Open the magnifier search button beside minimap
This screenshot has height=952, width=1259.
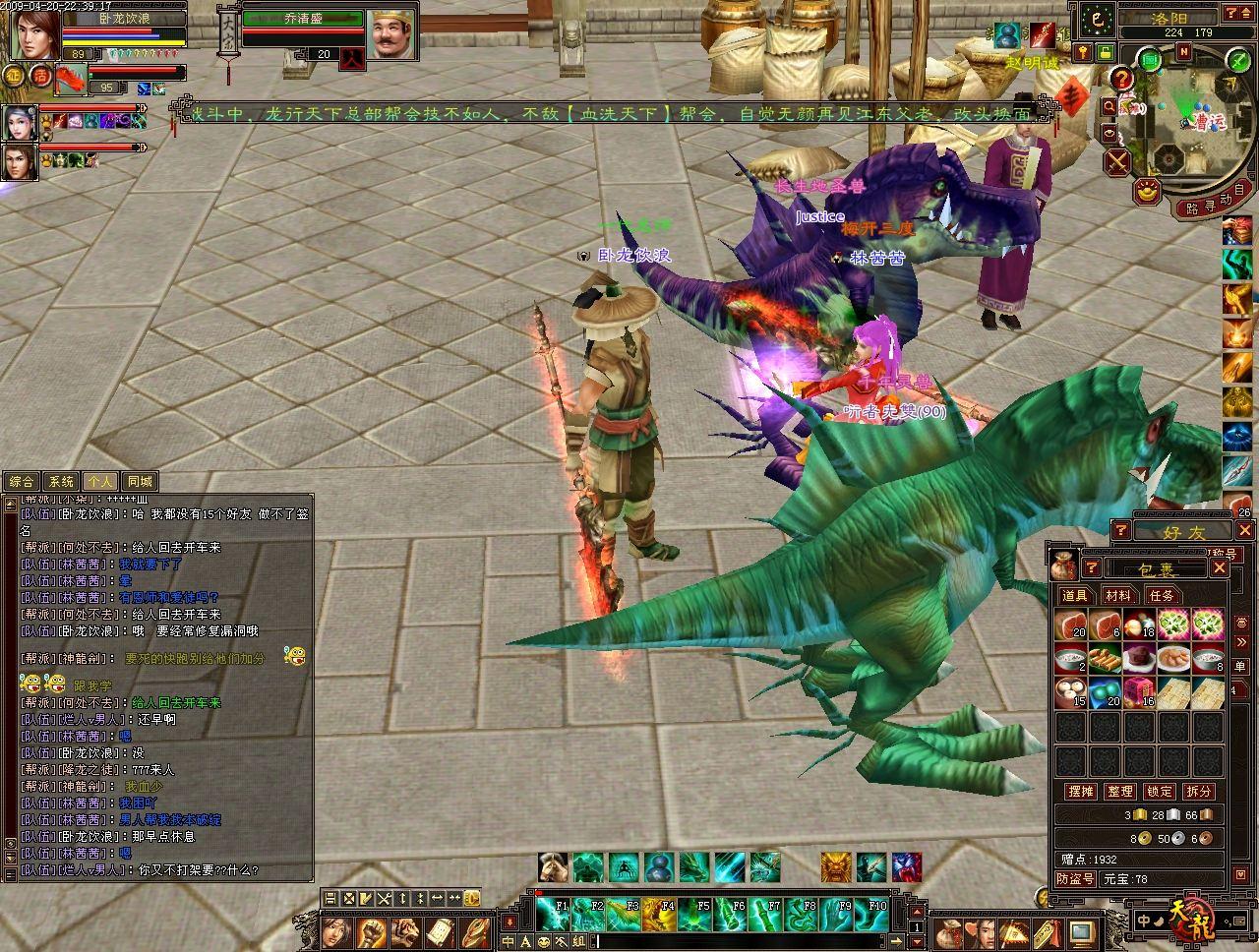coord(1109,105)
